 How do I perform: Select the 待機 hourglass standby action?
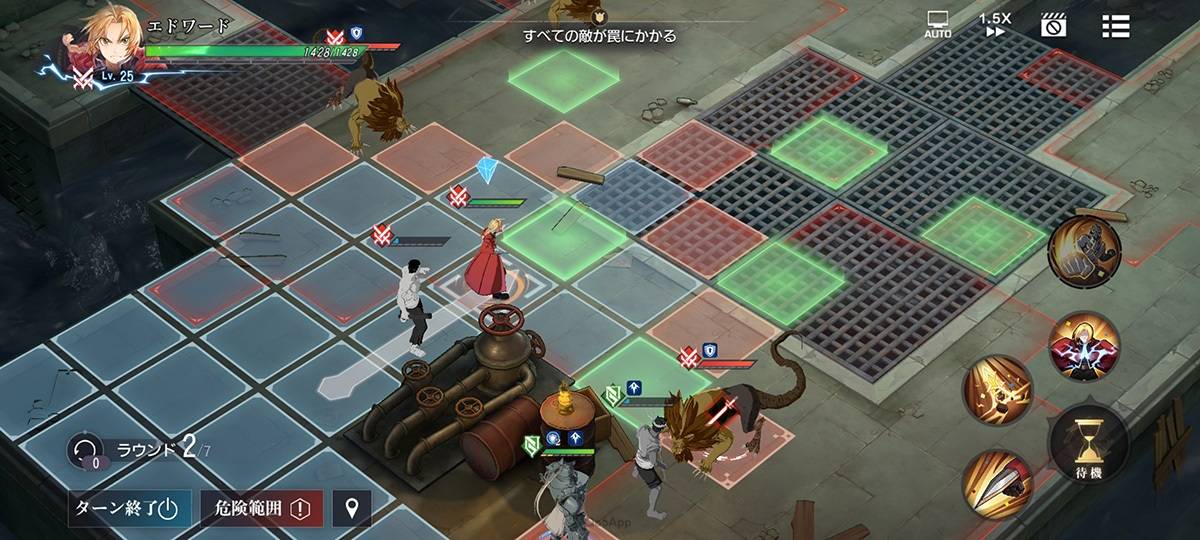1089,441
